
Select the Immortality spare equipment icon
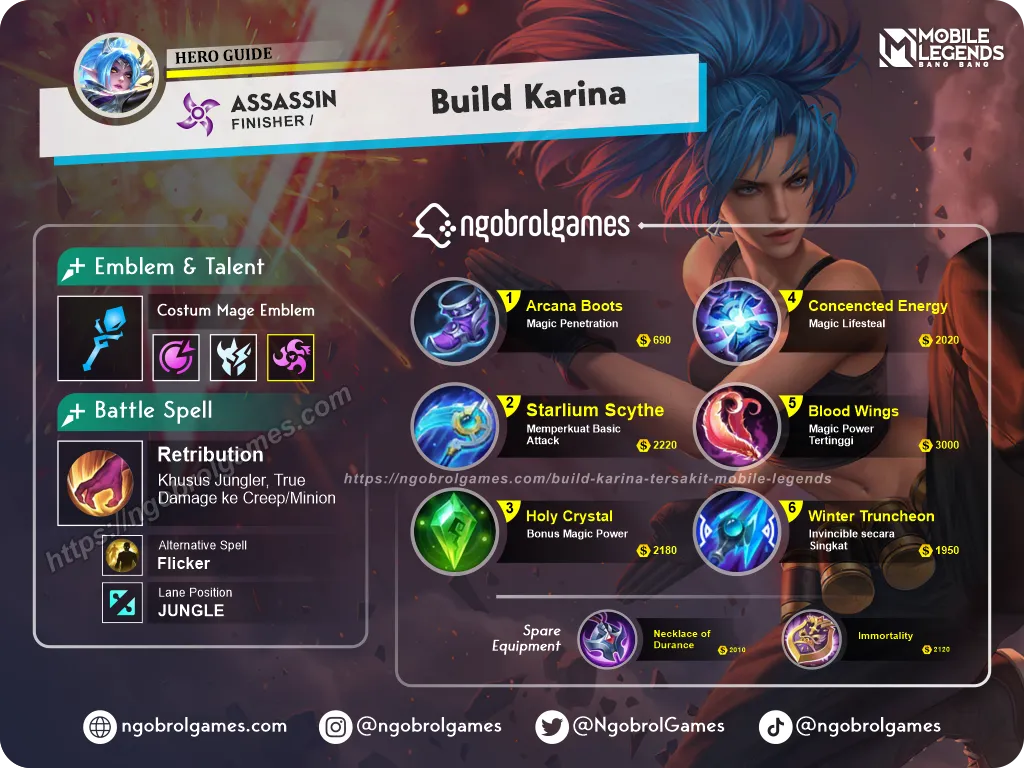tap(812, 639)
